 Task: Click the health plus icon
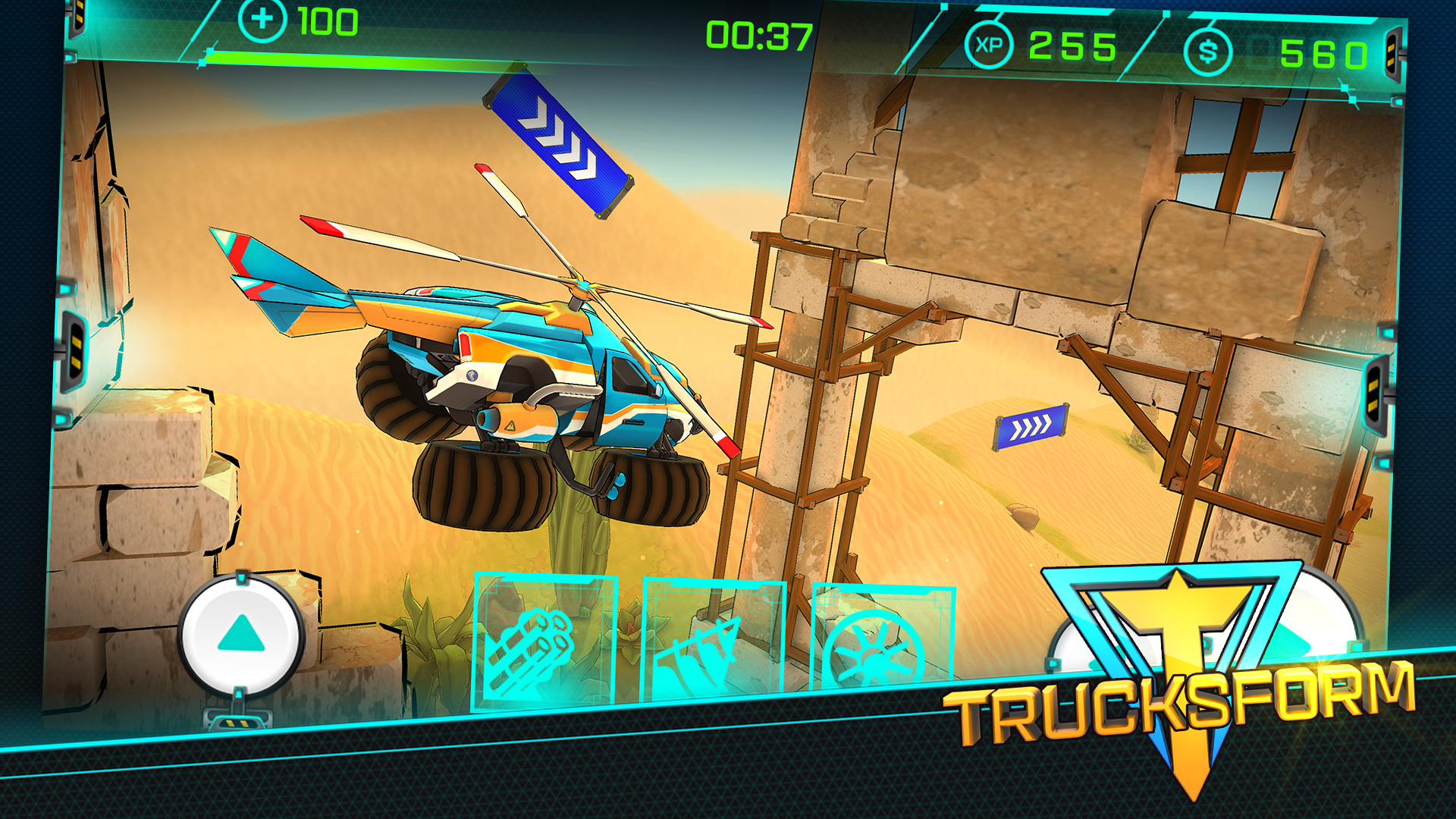click(262, 17)
